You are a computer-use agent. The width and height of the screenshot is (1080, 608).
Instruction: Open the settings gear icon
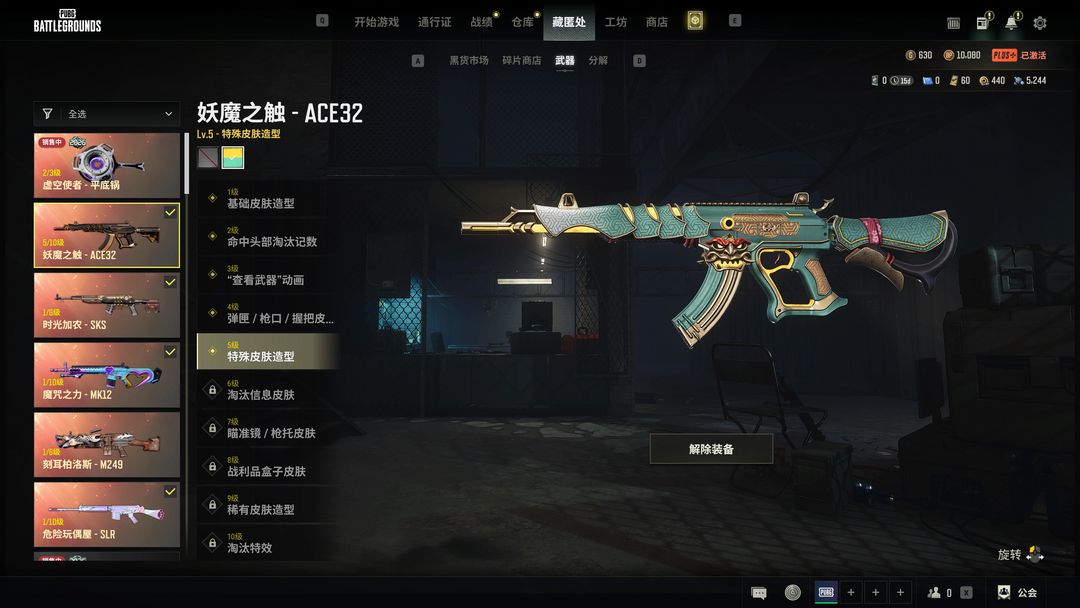click(x=1040, y=23)
